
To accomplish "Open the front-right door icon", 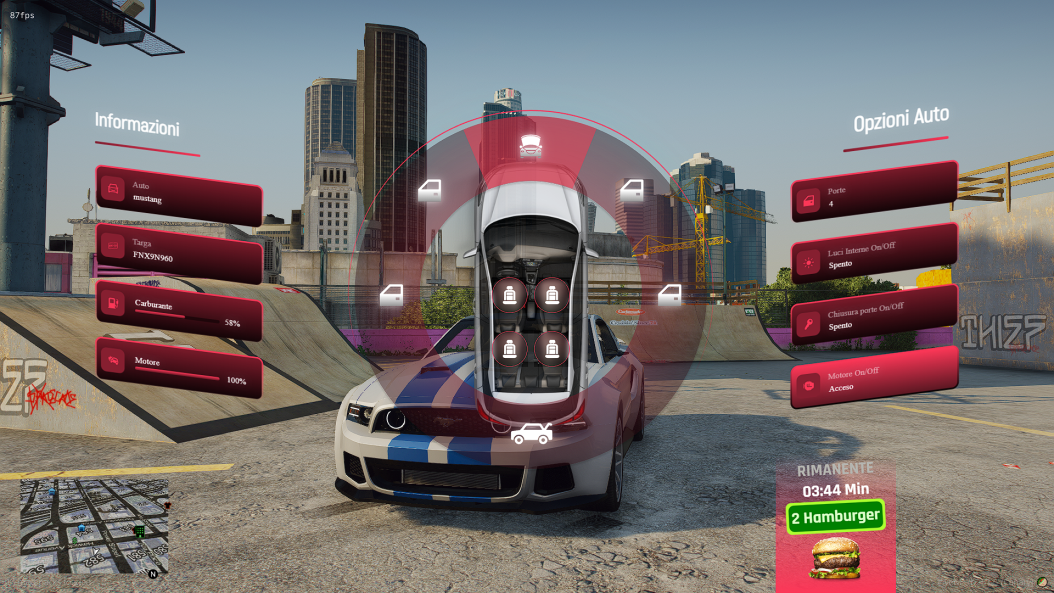I will [633, 189].
